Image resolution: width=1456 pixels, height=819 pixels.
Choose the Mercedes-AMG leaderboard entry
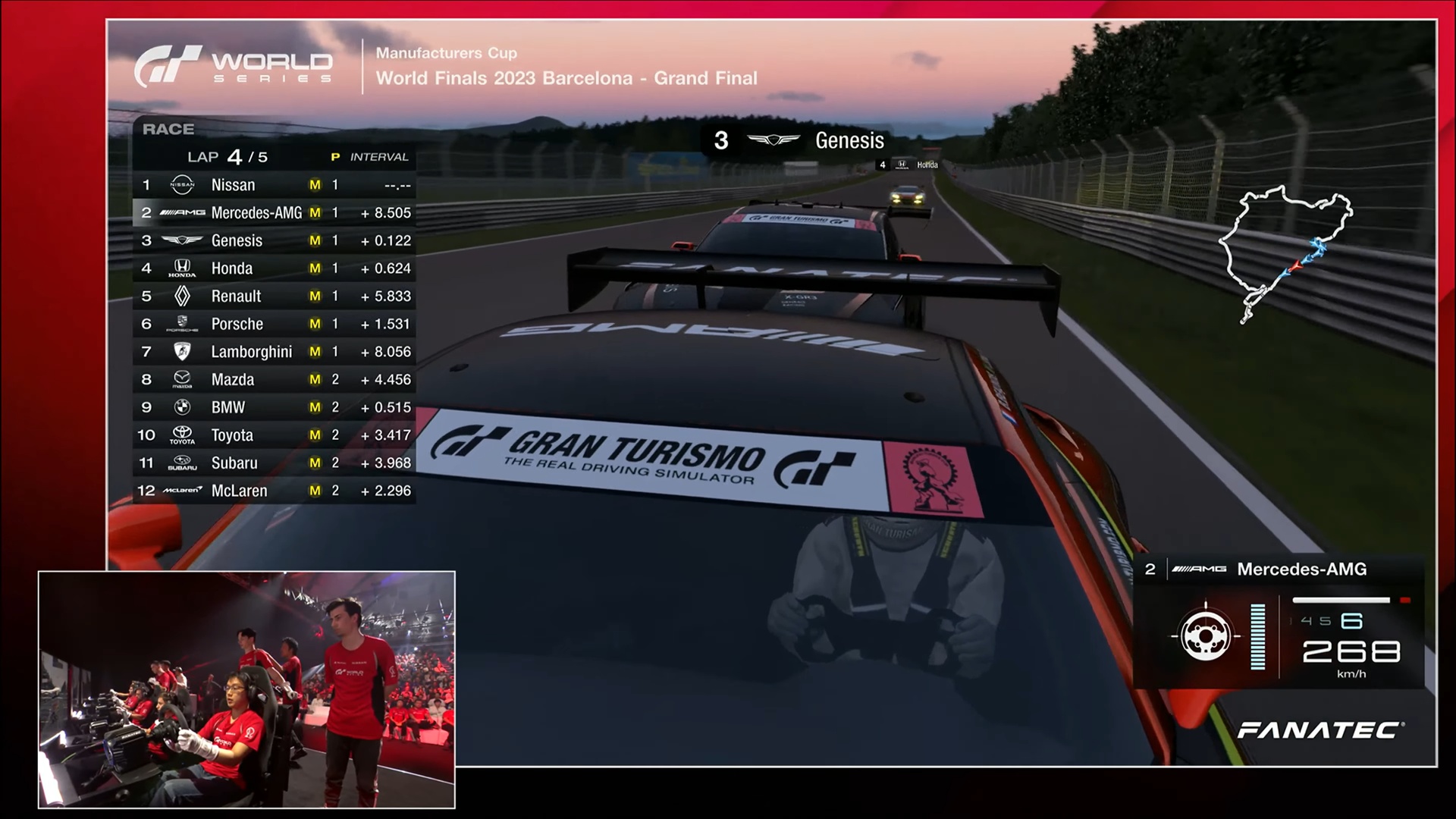(274, 213)
